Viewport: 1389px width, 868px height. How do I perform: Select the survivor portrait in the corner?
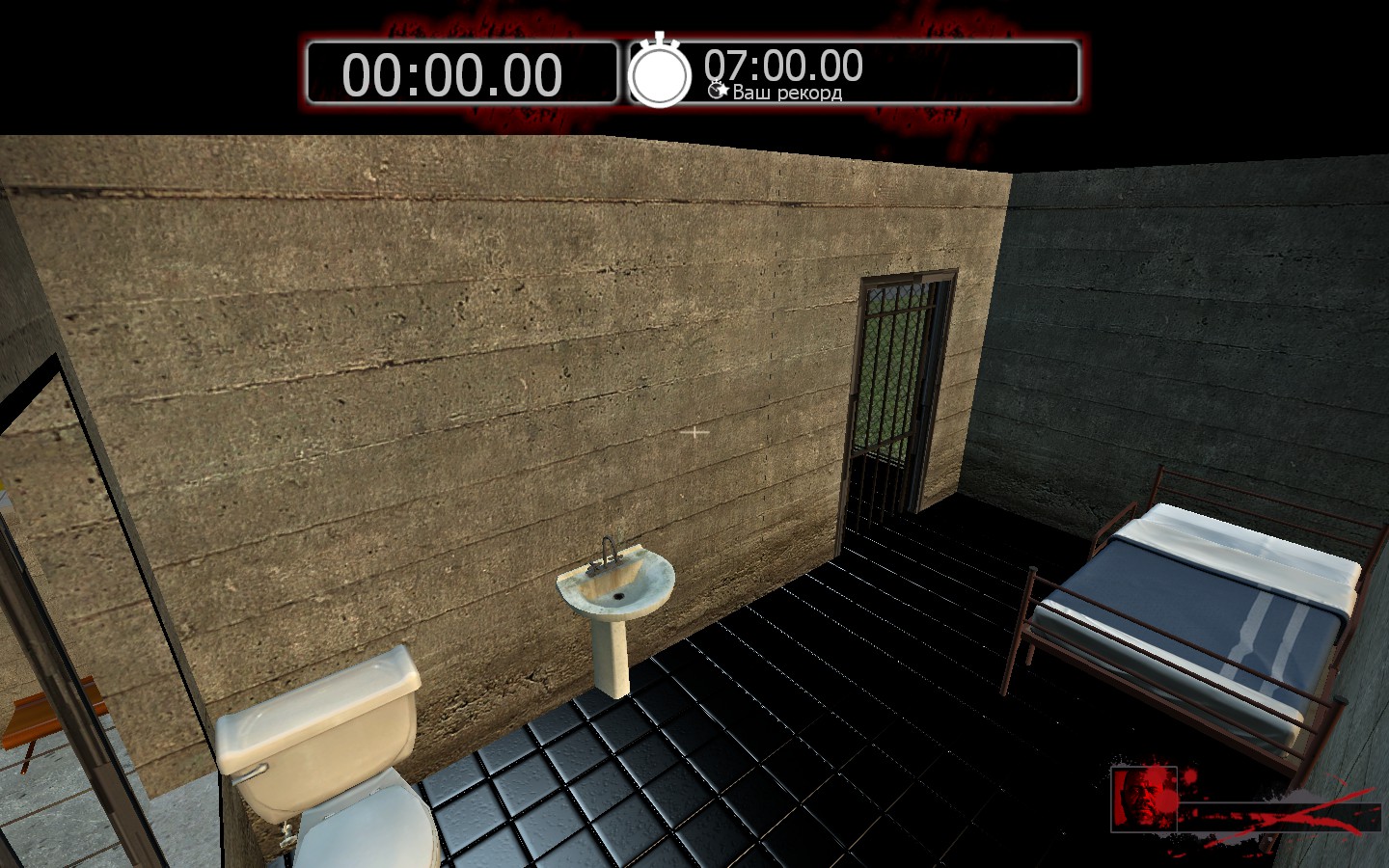pos(1144,799)
